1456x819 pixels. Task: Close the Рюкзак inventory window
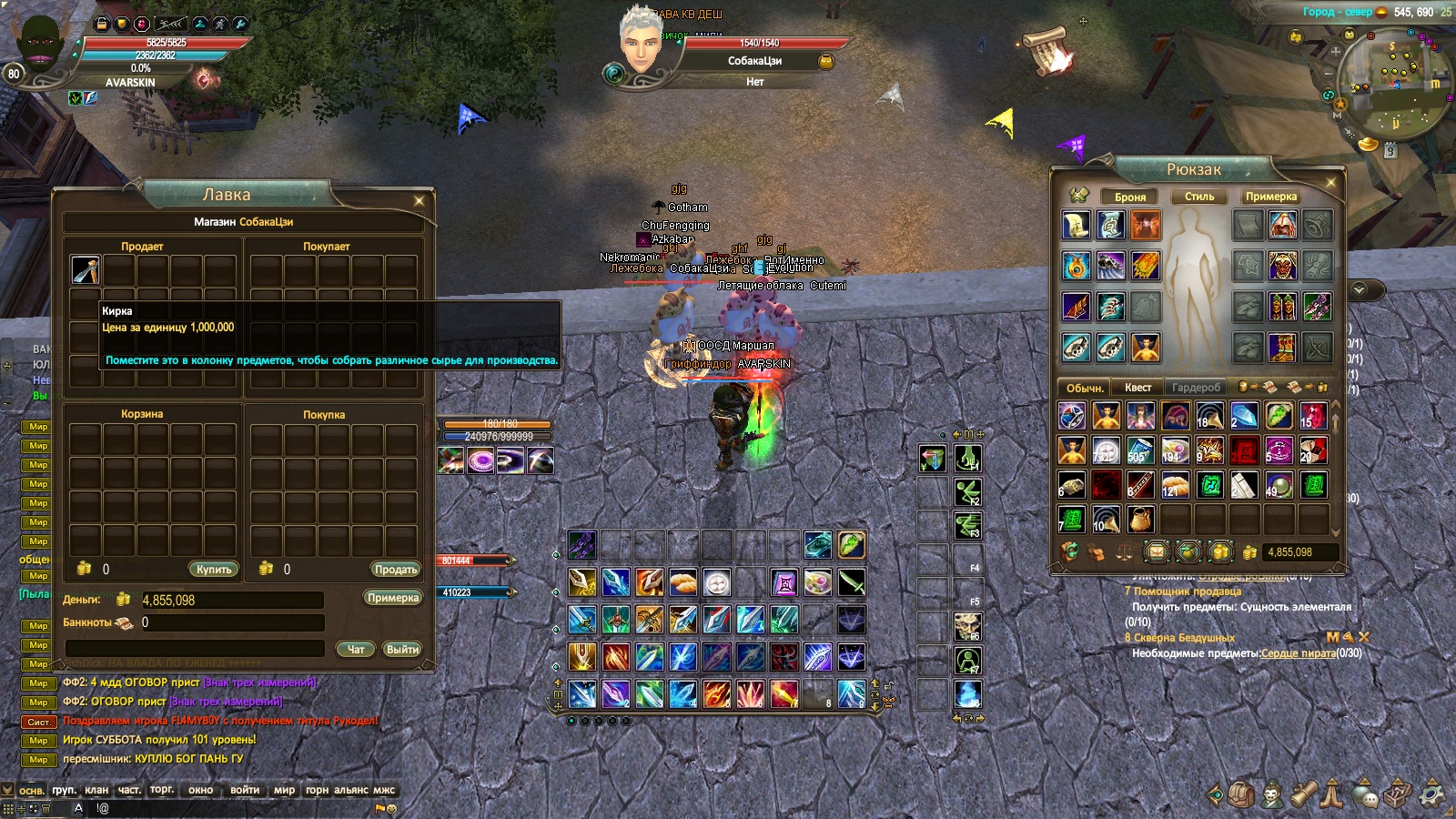pyautogui.click(x=1330, y=183)
